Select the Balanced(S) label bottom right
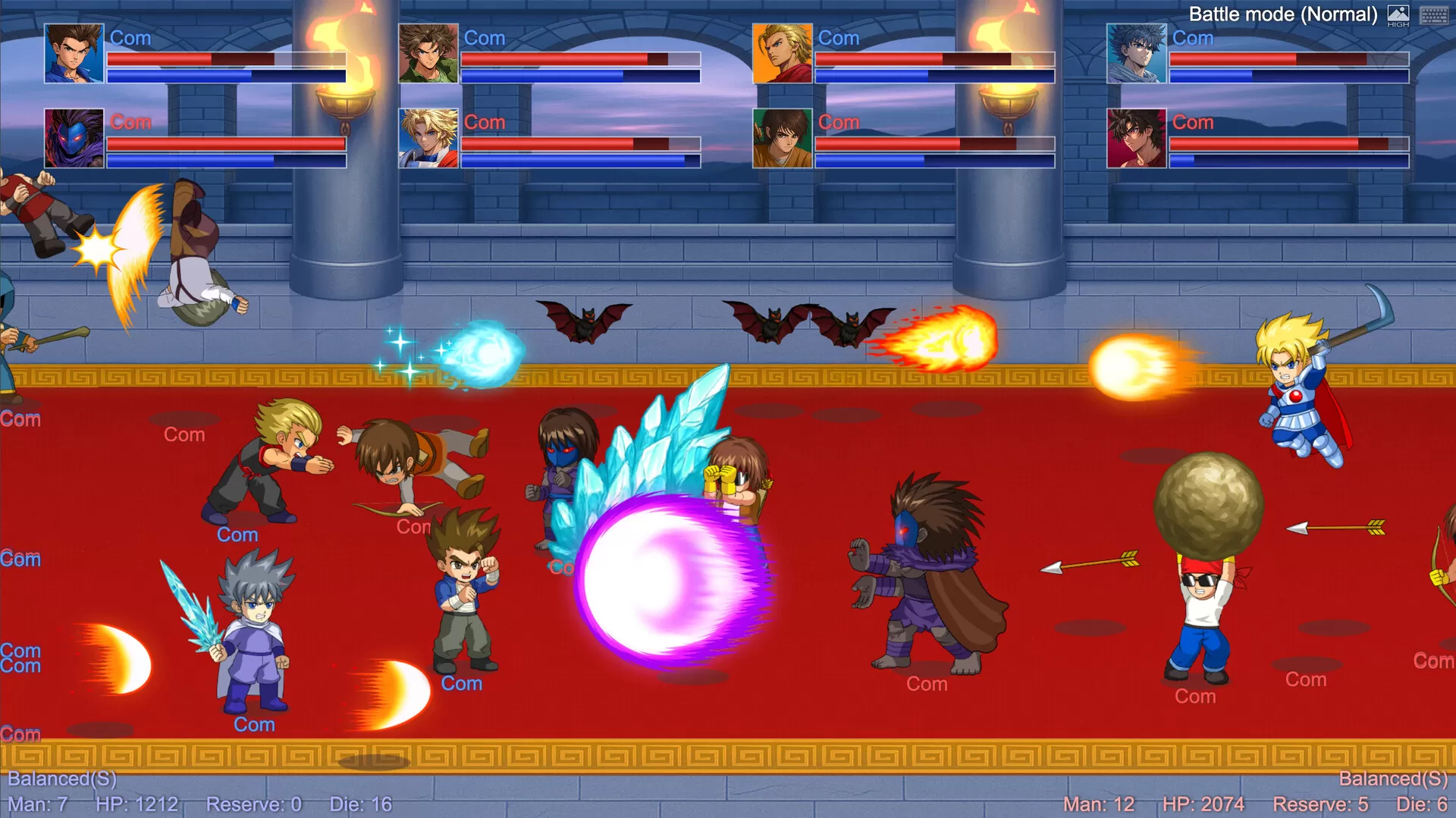Viewport: 1456px width, 818px height. point(1393,778)
